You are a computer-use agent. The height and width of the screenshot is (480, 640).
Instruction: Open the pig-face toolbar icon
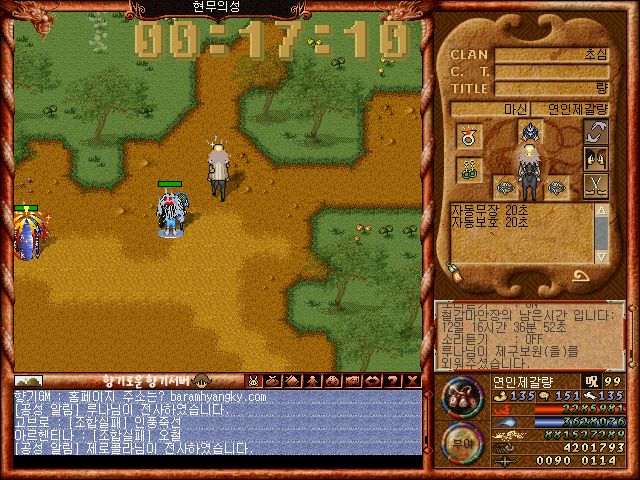pos(253,380)
